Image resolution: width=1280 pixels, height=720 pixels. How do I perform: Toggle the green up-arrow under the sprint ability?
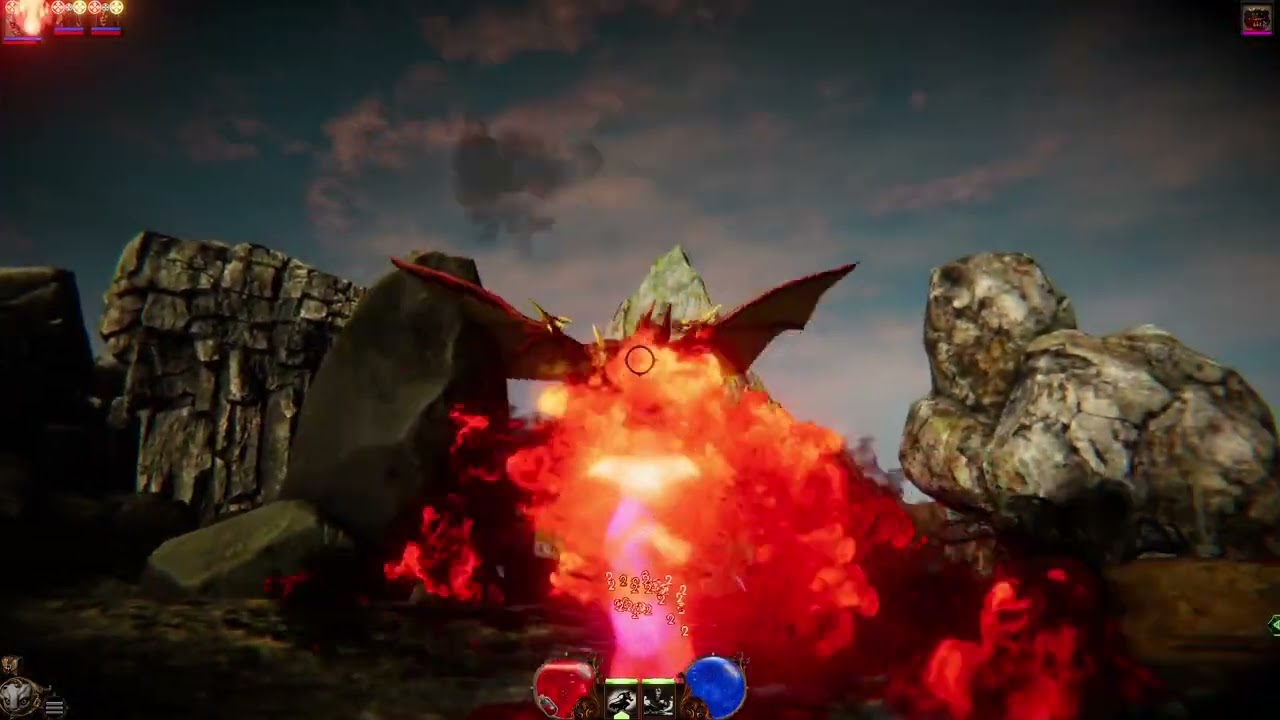click(622, 714)
